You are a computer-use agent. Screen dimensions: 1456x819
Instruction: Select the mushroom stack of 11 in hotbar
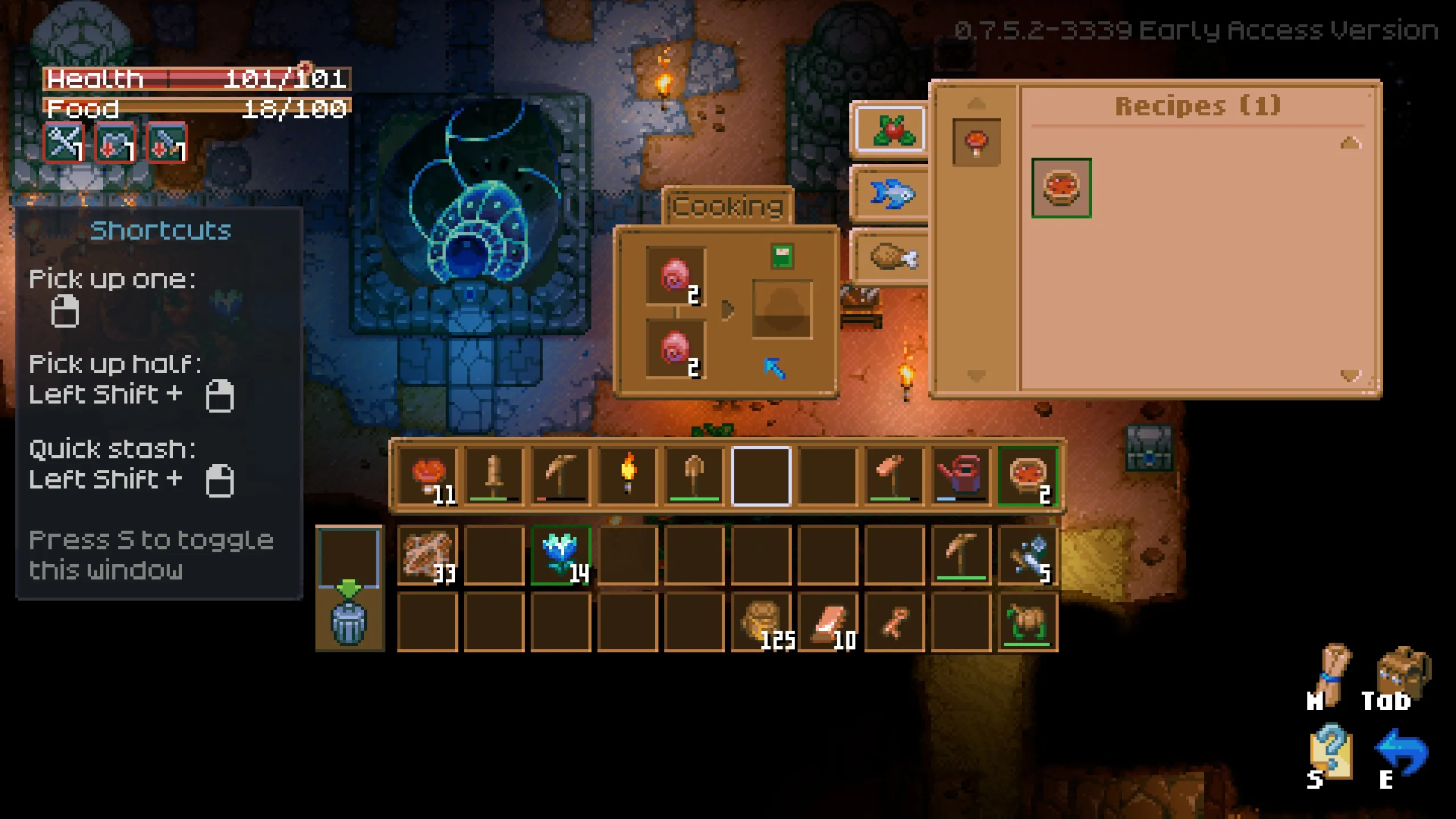[x=428, y=476]
